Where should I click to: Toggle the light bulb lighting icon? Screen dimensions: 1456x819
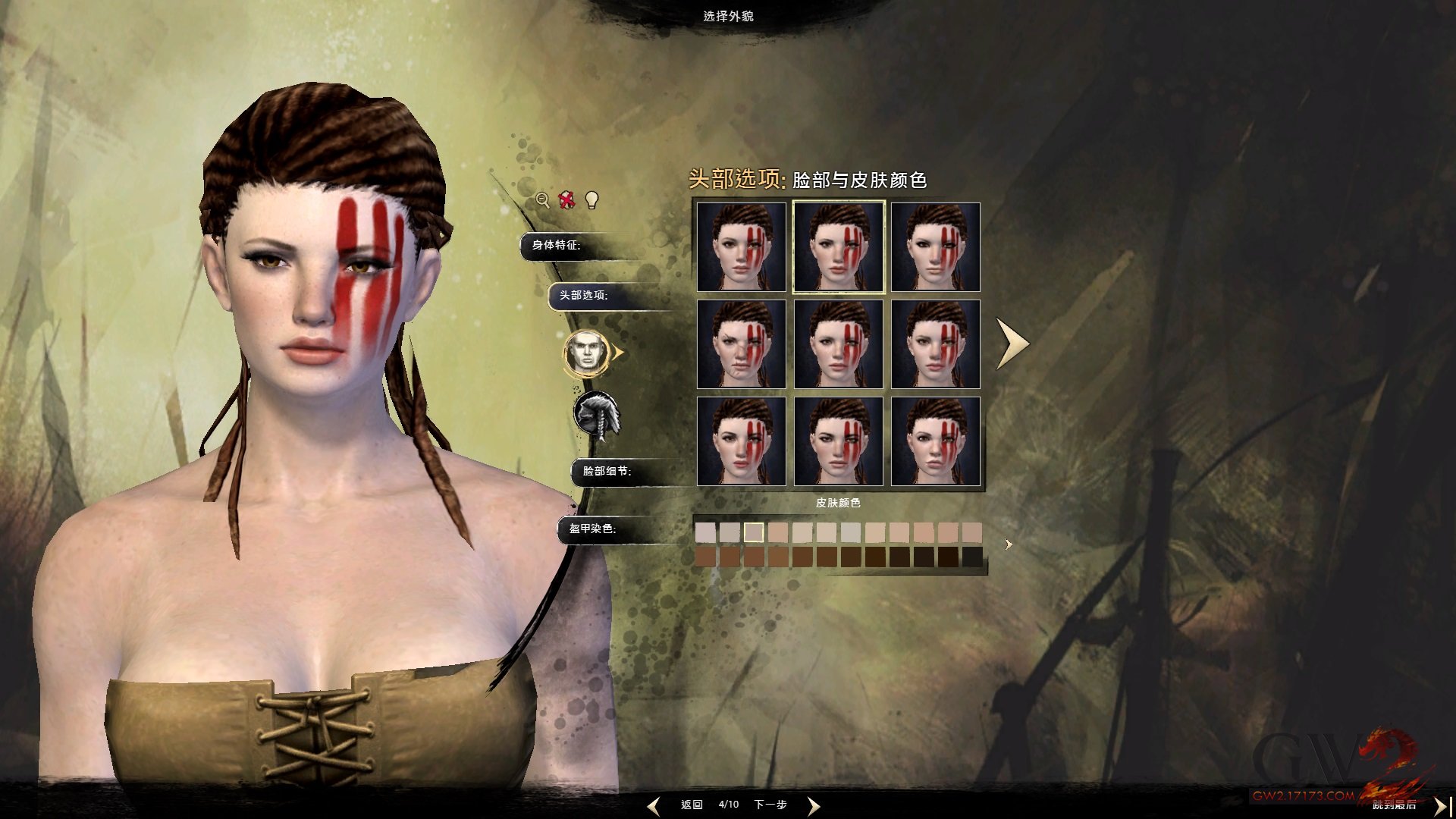point(592,200)
